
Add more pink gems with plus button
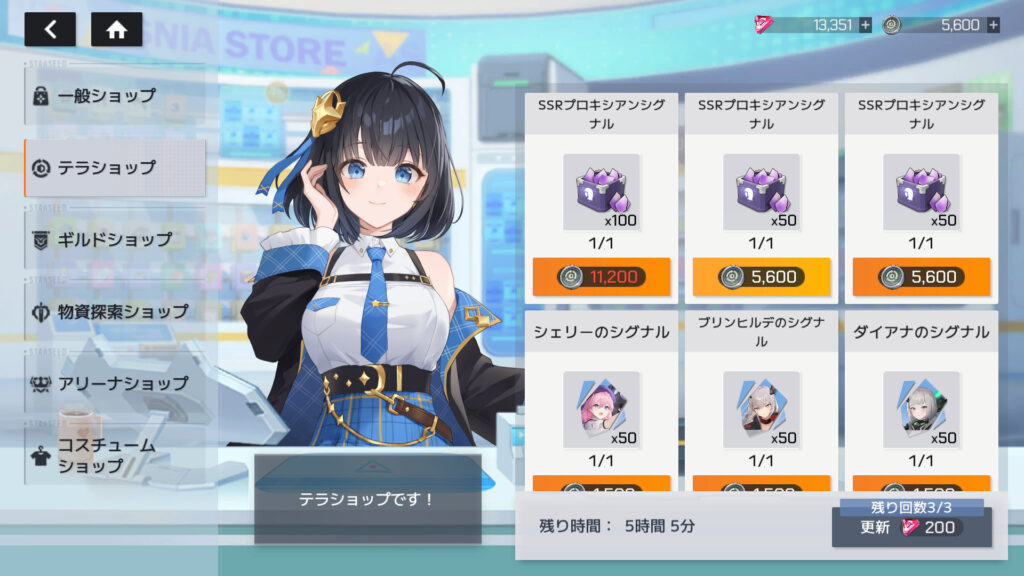865,25
